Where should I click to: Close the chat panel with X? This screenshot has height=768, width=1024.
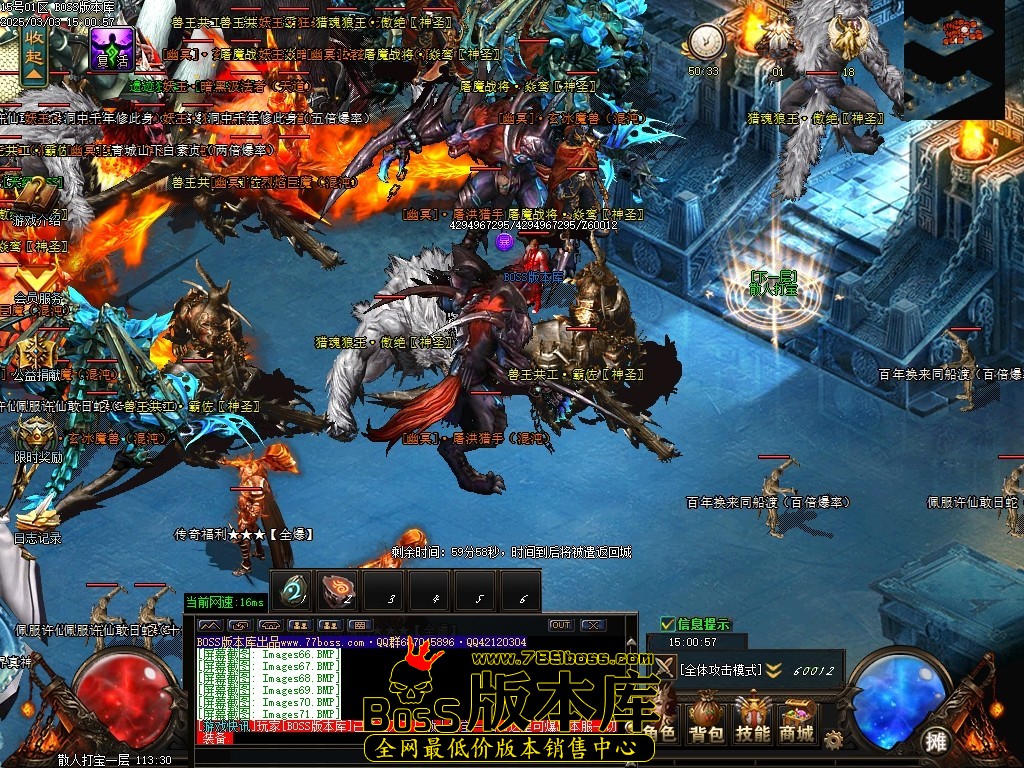(x=594, y=625)
